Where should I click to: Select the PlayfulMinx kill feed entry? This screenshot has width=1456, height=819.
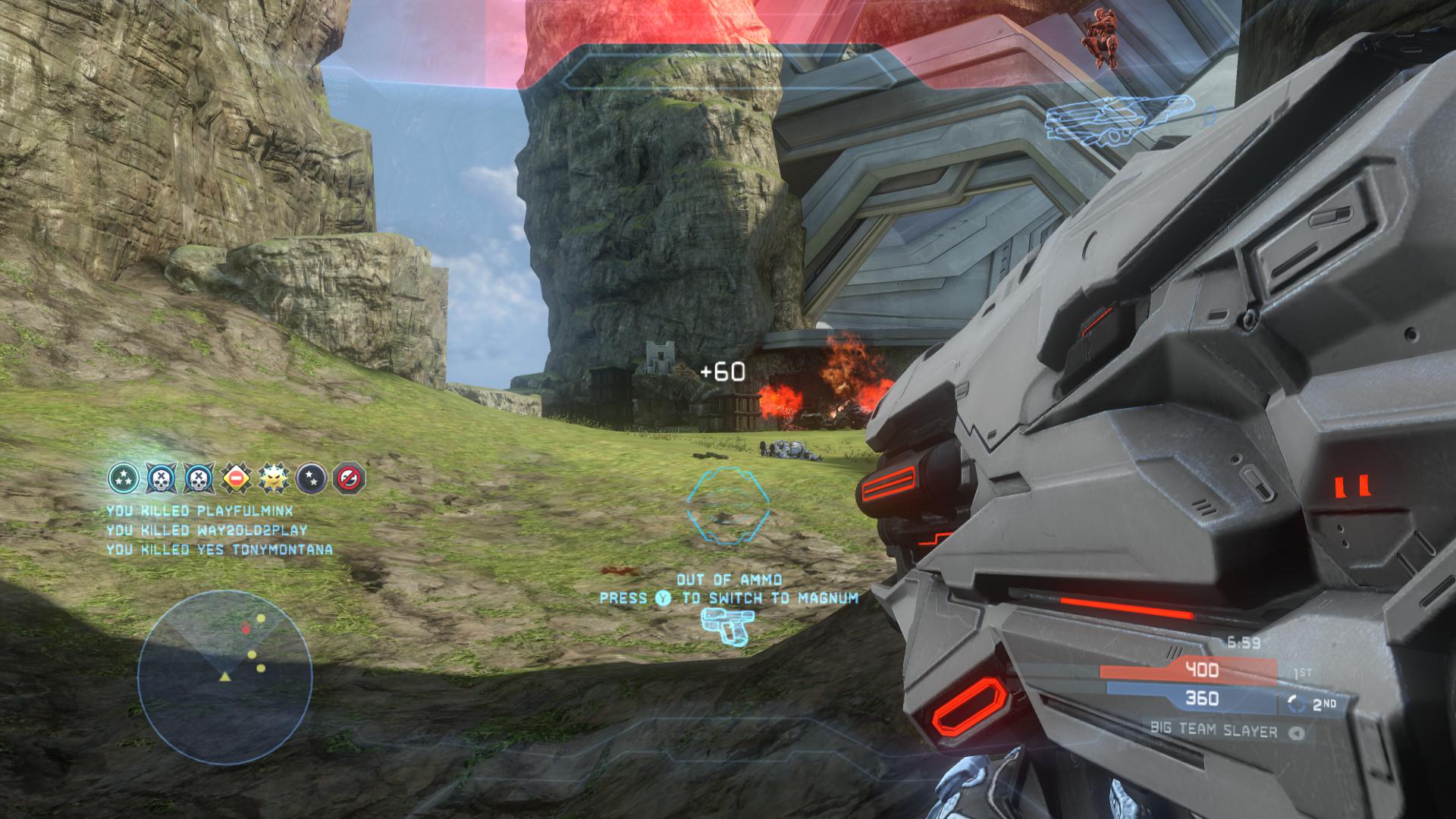point(199,511)
